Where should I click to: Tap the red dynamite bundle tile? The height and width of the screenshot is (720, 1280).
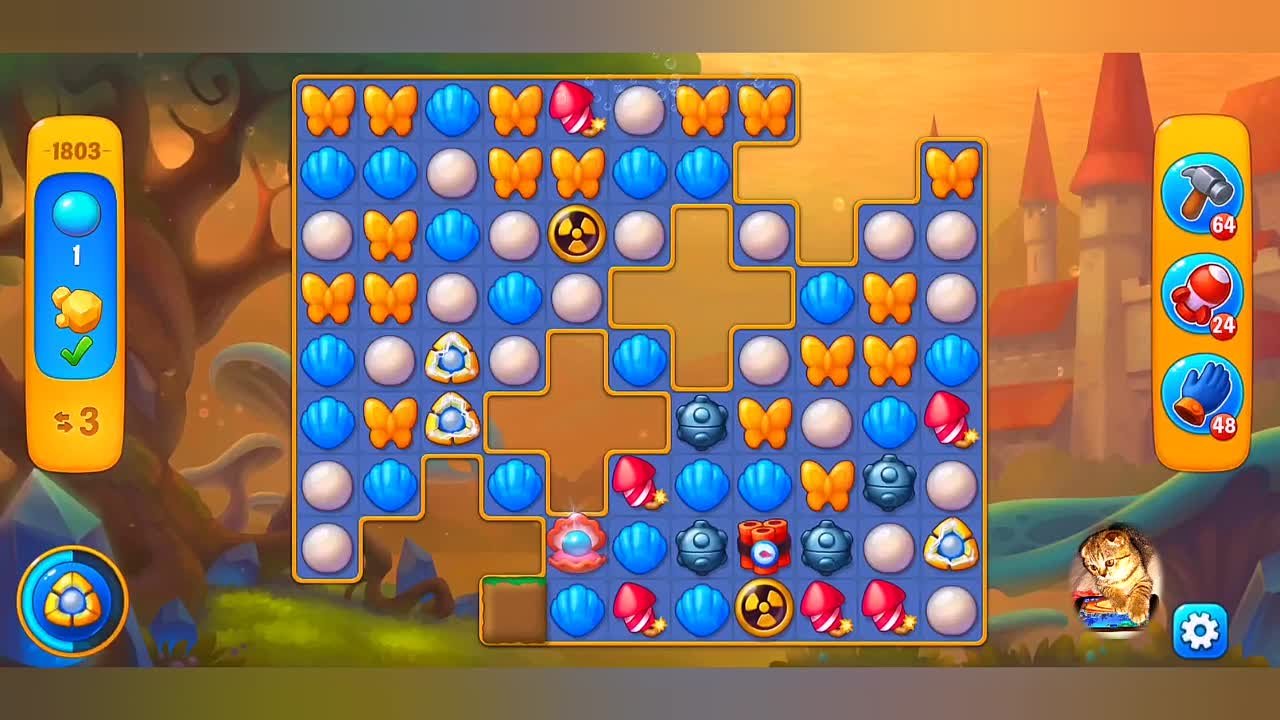tap(764, 546)
